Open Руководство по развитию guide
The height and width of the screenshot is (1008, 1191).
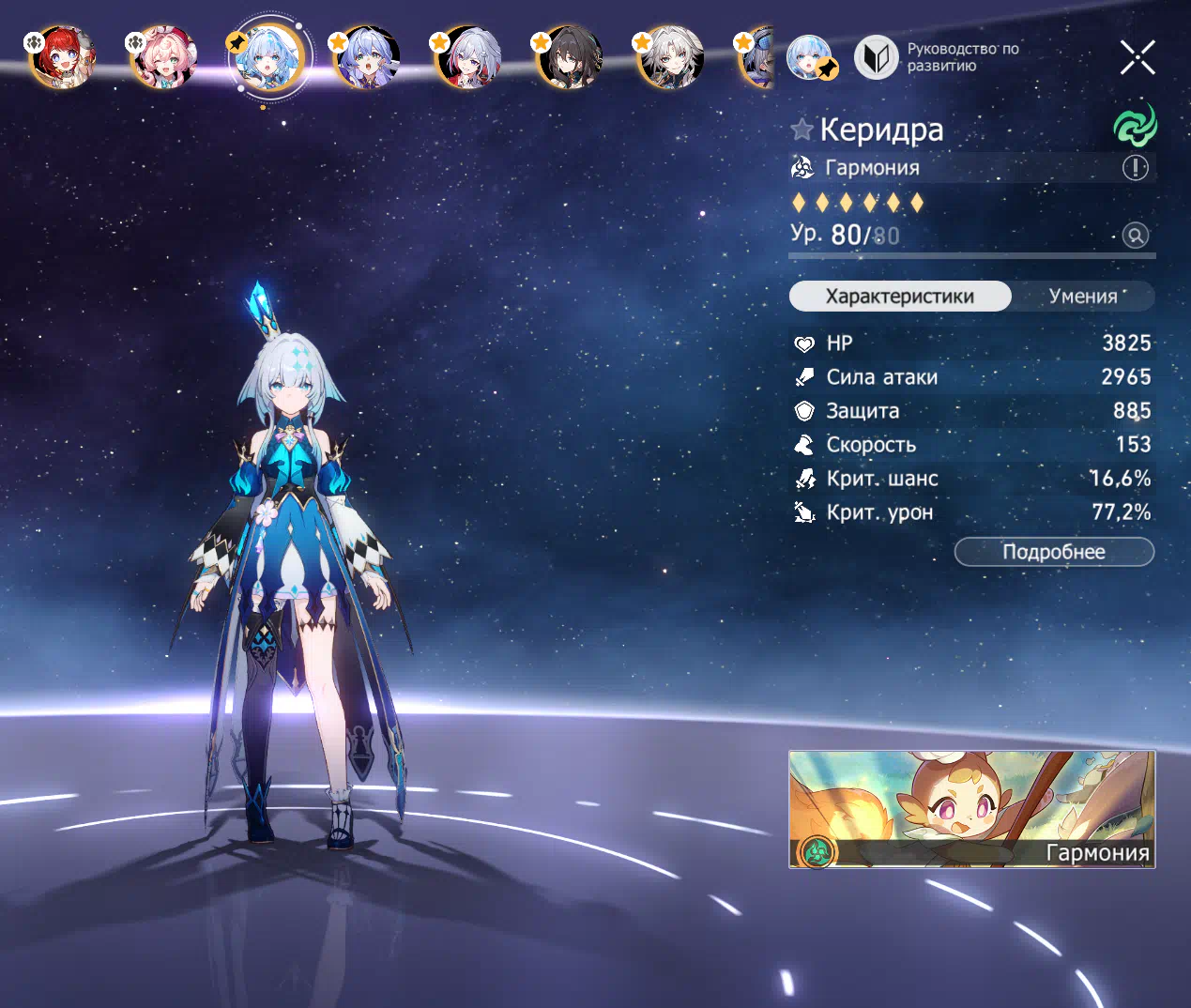937,57
